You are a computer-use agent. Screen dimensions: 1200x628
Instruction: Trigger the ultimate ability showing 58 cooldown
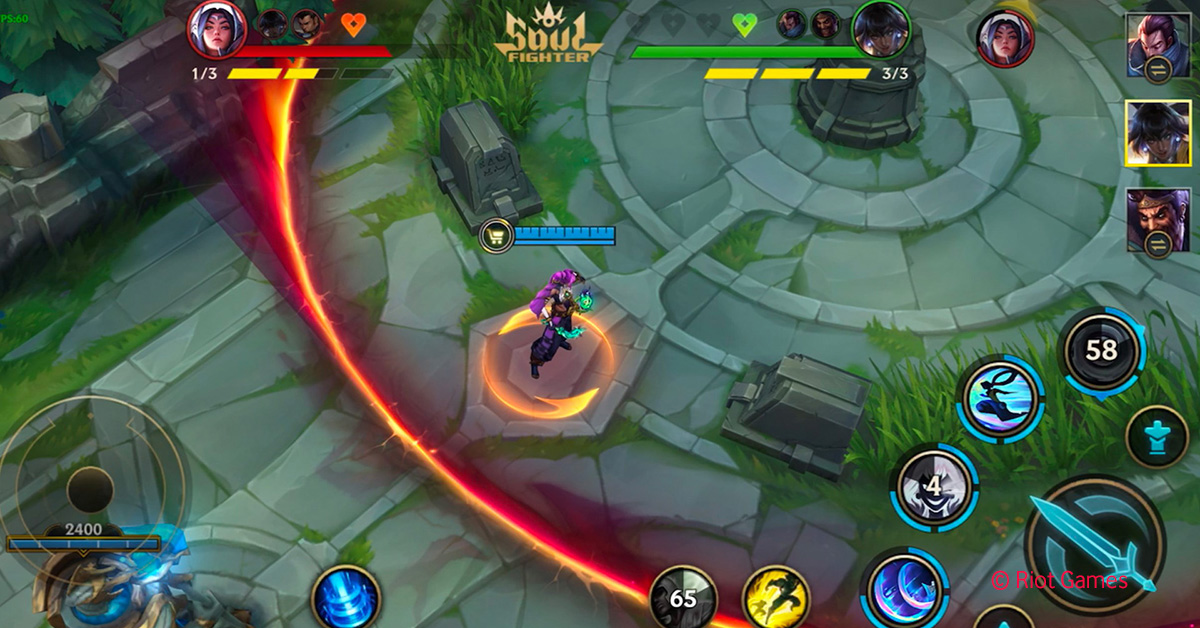[1101, 350]
